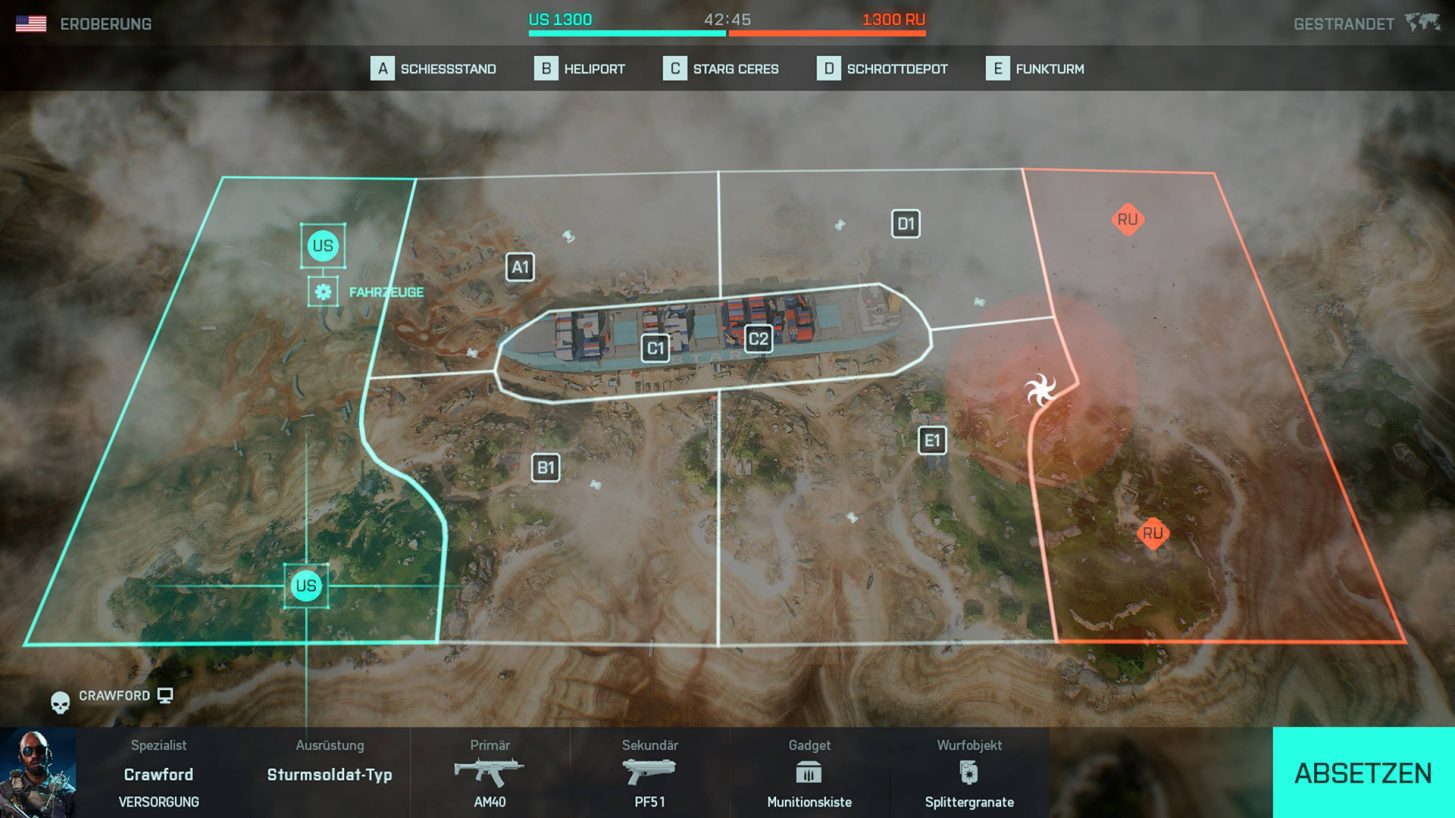Select capture point A1 on the map
1455x818 pixels.
tap(519, 267)
